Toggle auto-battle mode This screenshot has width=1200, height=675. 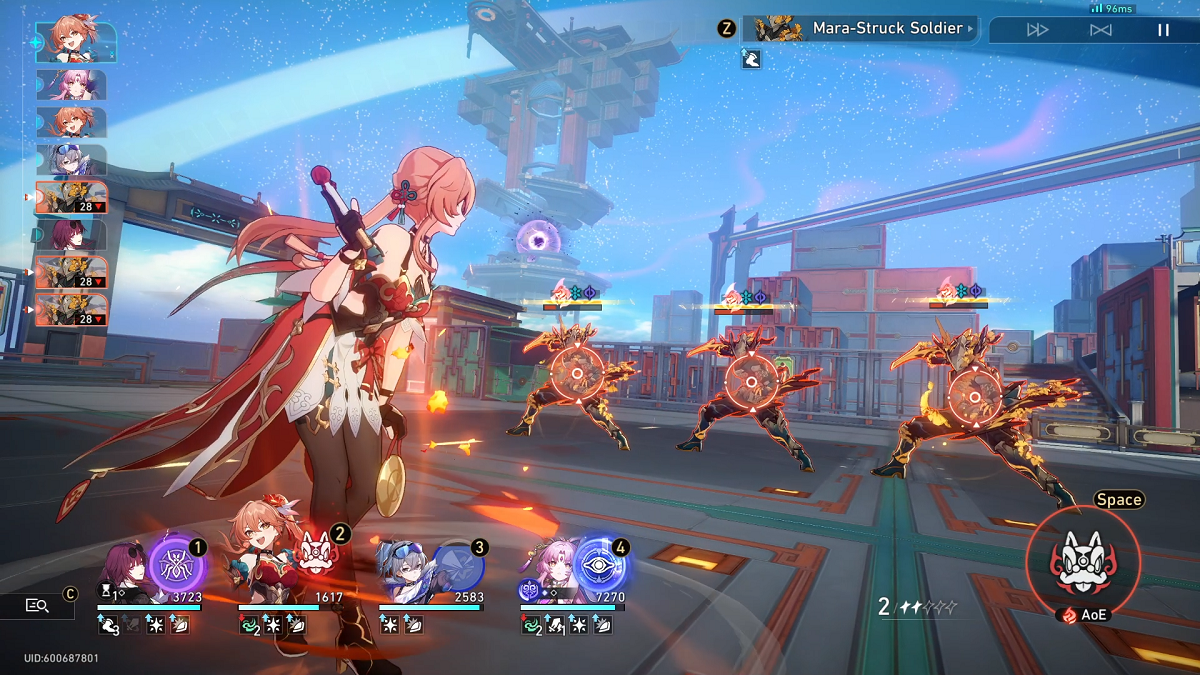click(x=1100, y=30)
